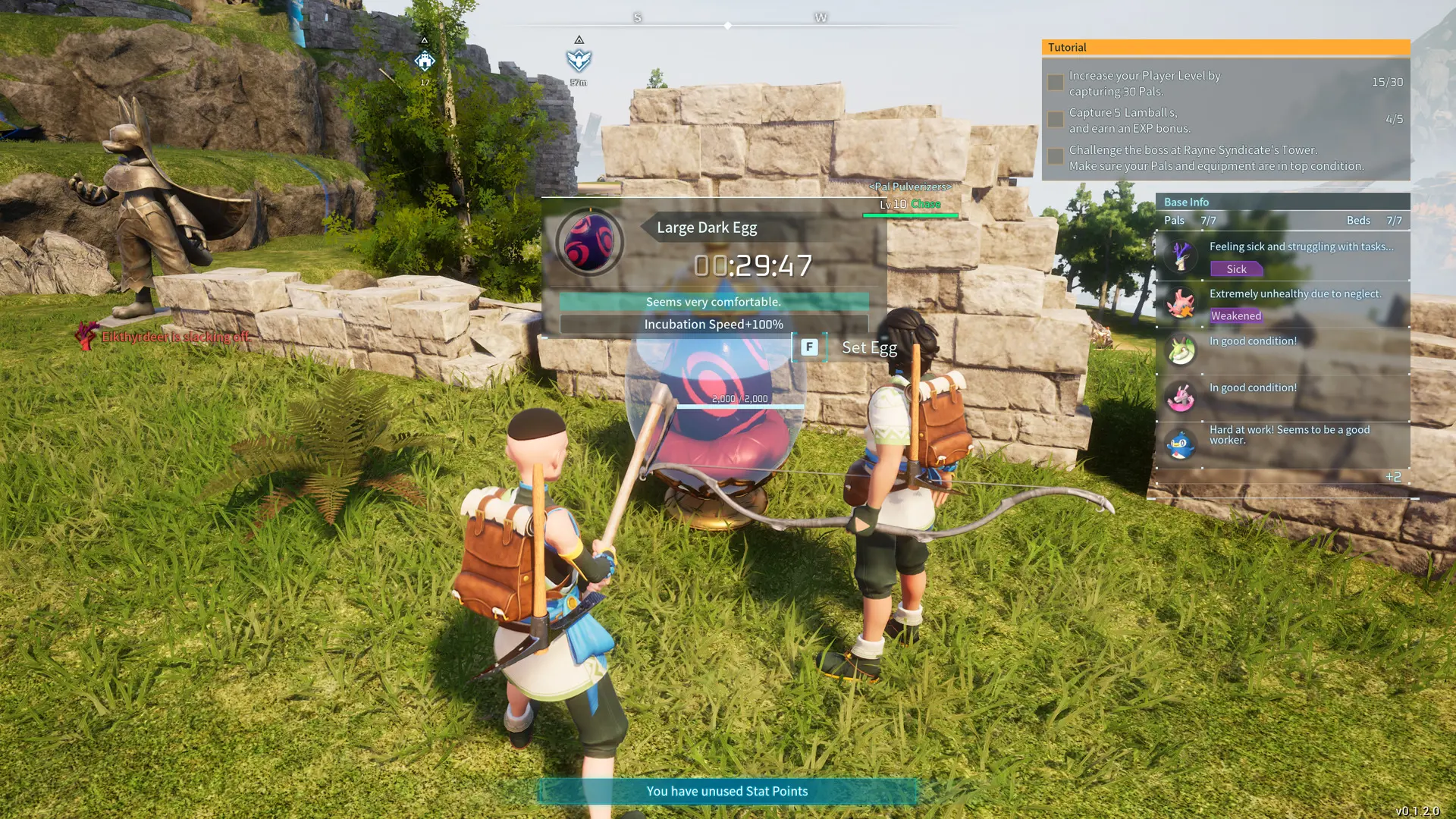Expand the +2 additional Pals indicator
The width and height of the screenshot is (1456, 819).
tap(1393, 477)
